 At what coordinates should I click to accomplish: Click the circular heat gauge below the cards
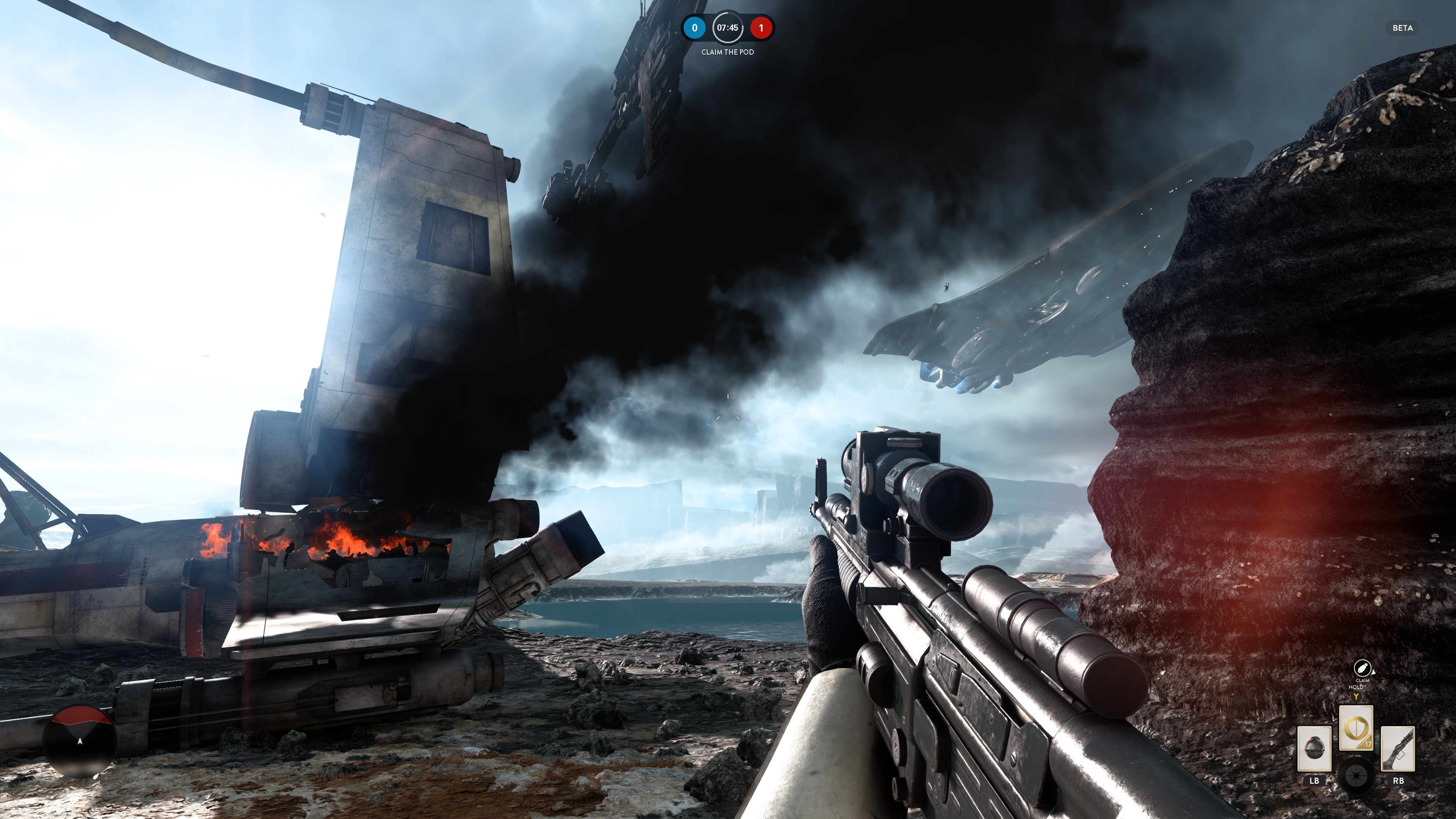click(1357, 775)
